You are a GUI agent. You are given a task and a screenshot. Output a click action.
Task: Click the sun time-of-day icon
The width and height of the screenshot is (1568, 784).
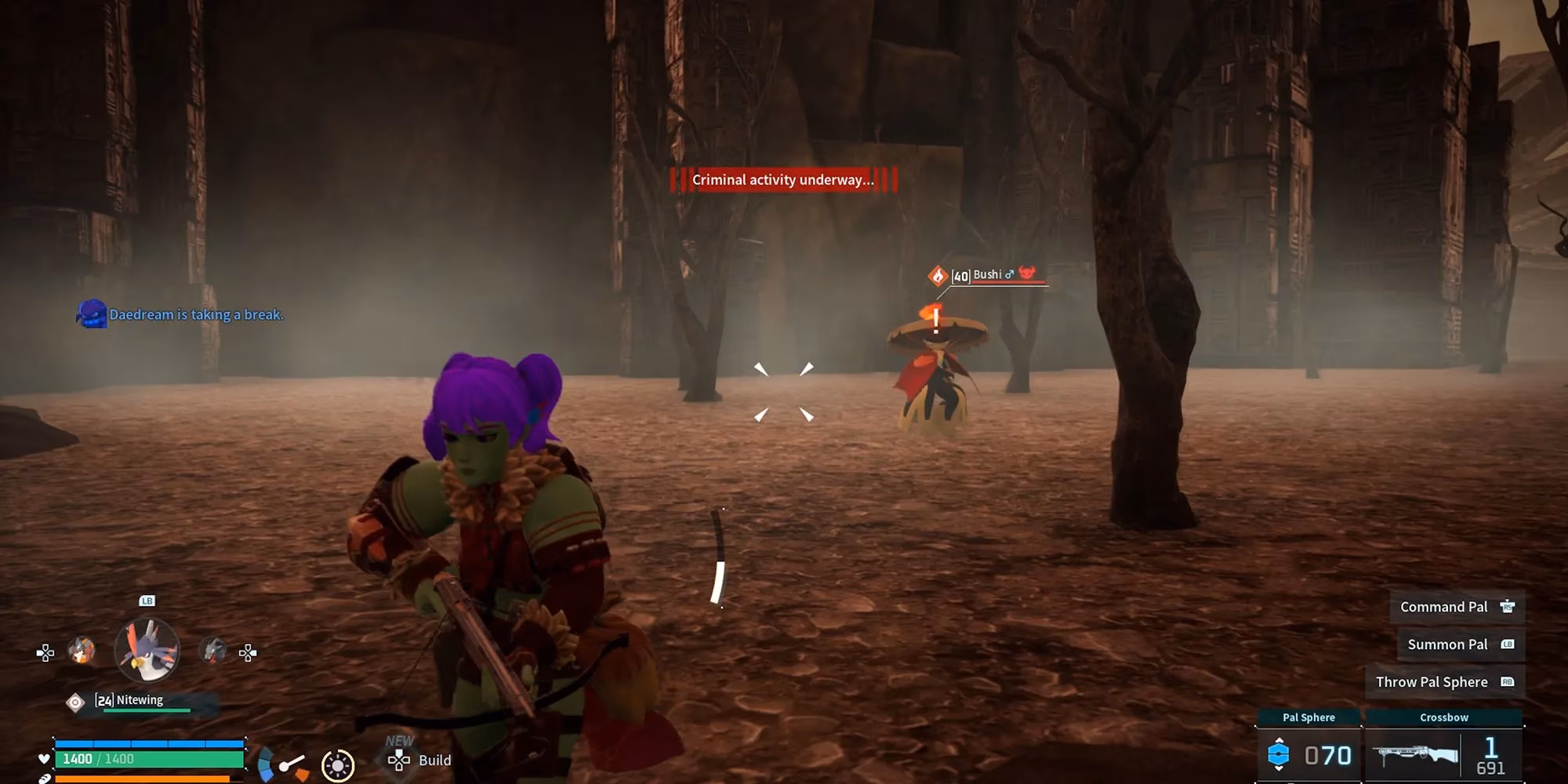coord(338,765)
